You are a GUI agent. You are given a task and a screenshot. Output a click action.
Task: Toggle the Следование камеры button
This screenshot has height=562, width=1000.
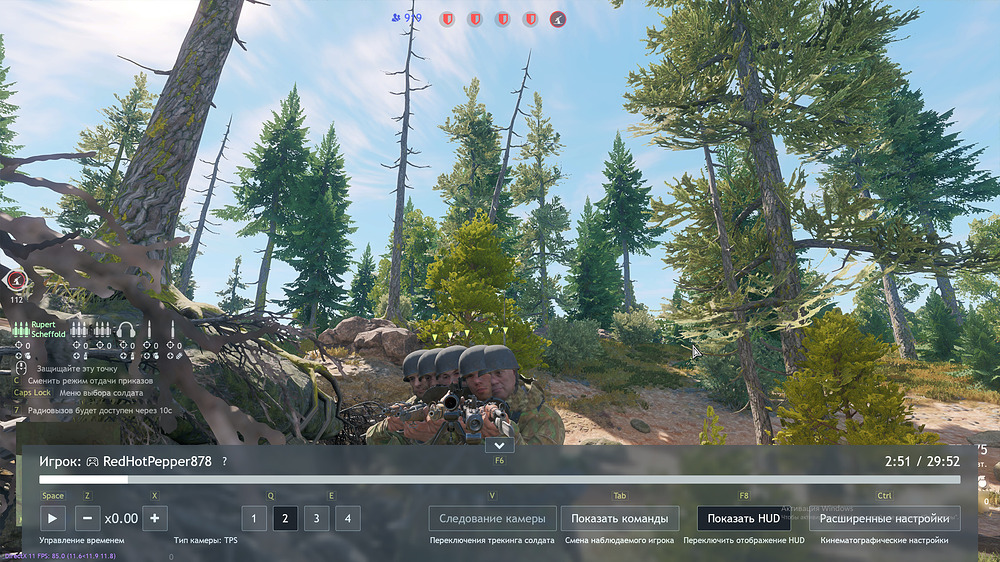(492, 518)
